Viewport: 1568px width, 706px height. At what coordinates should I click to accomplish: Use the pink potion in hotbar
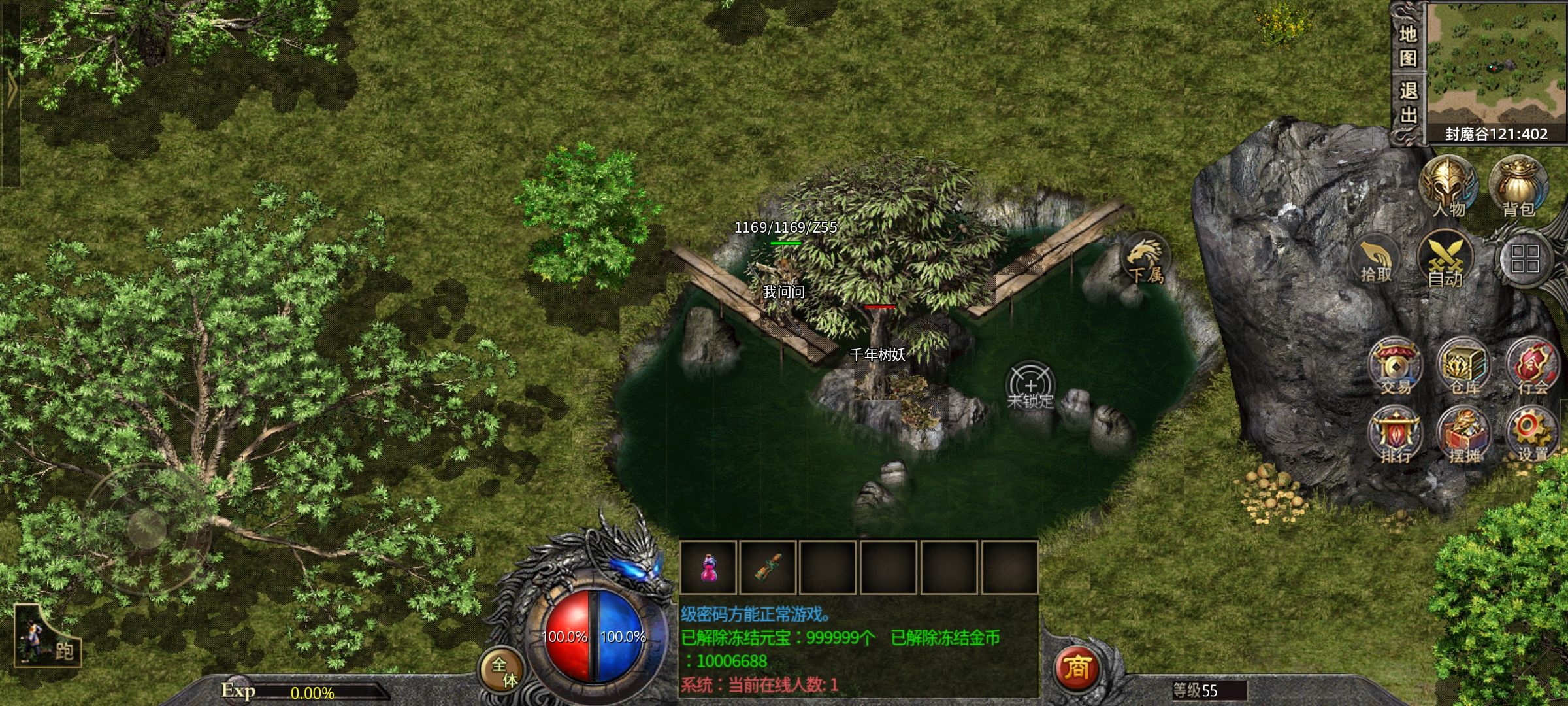click(x=709, y=567)
